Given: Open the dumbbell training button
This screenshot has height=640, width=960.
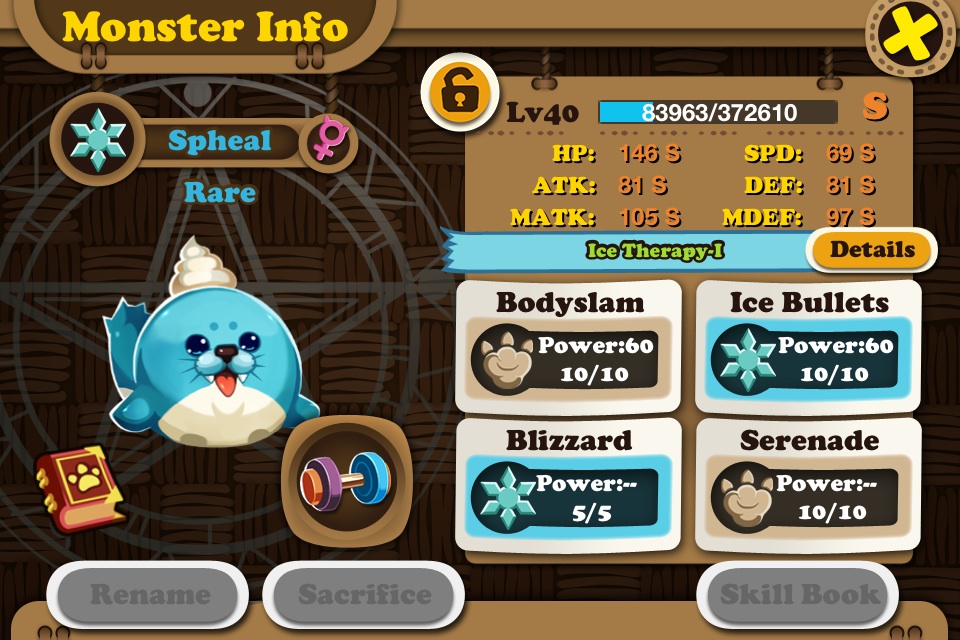Looking at the screenshot, I should tap(345, 478).
